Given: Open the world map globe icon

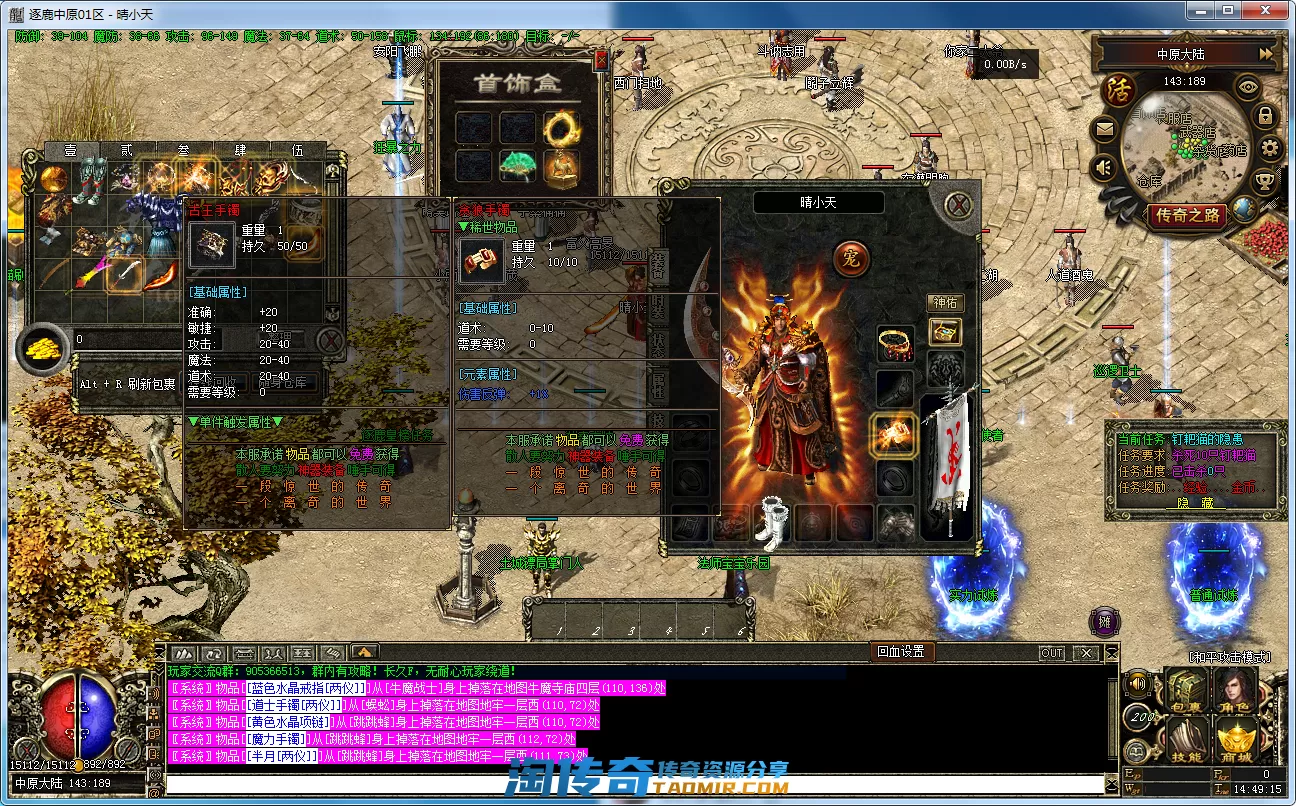Looking at the screenshot, I should coord(1244,208).
